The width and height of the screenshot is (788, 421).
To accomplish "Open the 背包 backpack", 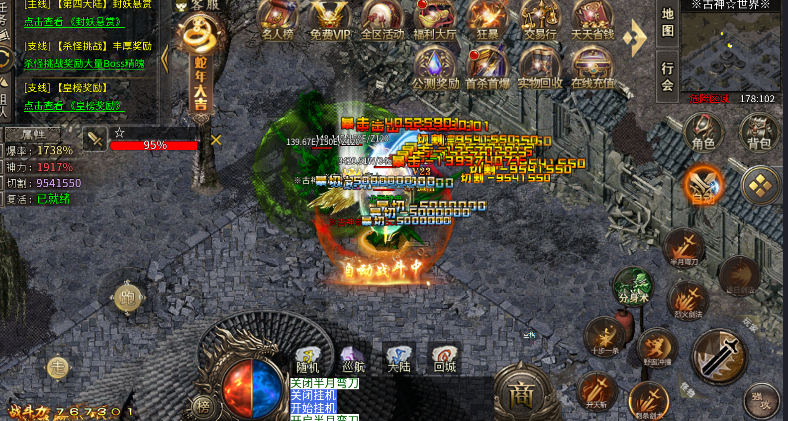I will [x=759, y=131].
